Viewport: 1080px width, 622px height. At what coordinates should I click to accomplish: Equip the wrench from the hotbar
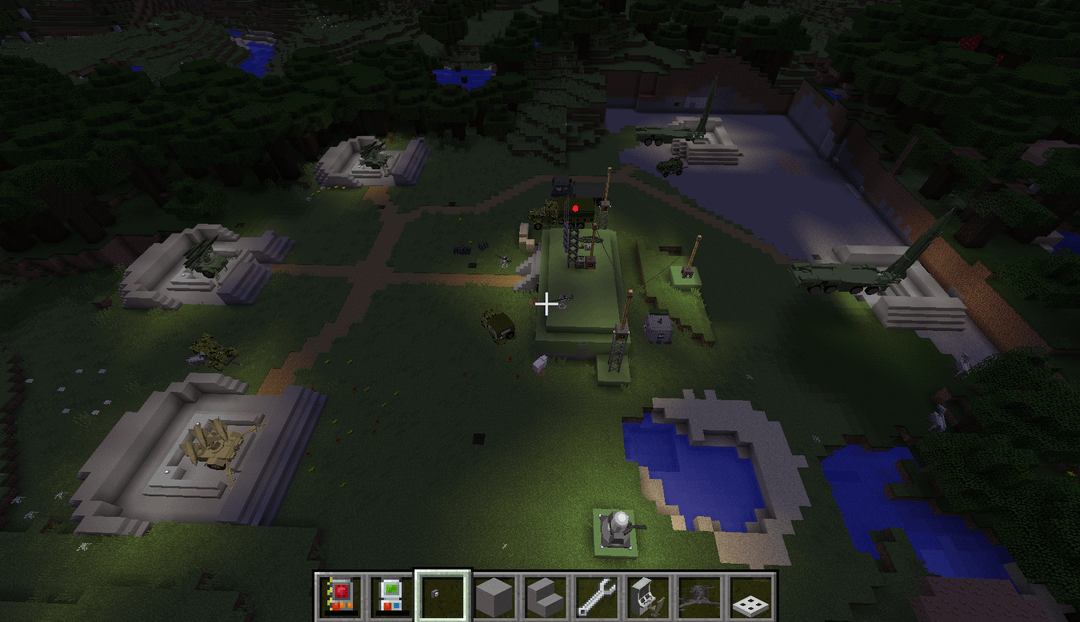597,597
